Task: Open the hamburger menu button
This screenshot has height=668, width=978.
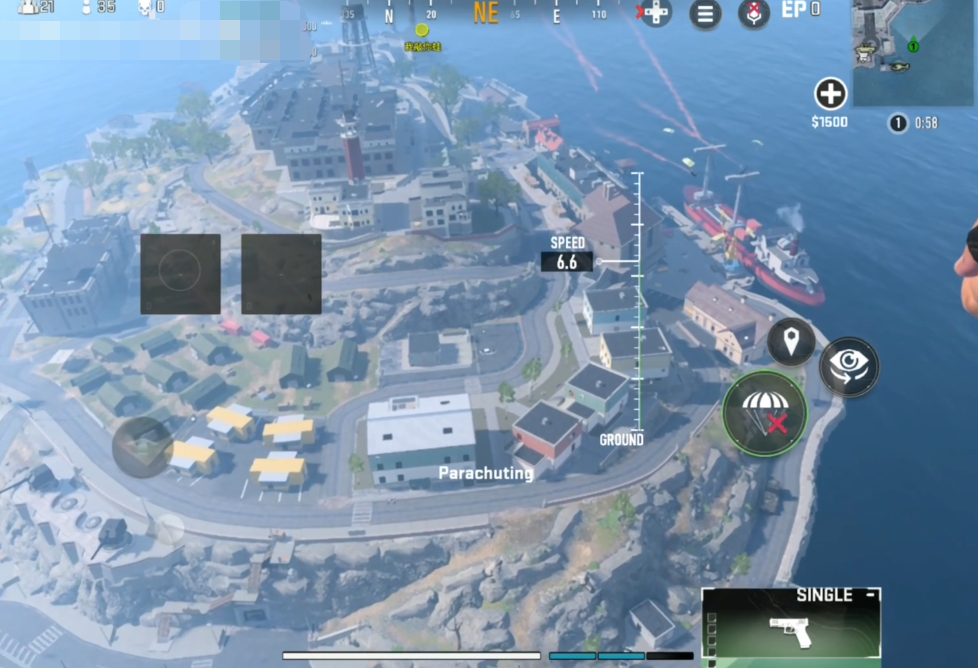Action: pyautogui.click(x=705, y=14)
